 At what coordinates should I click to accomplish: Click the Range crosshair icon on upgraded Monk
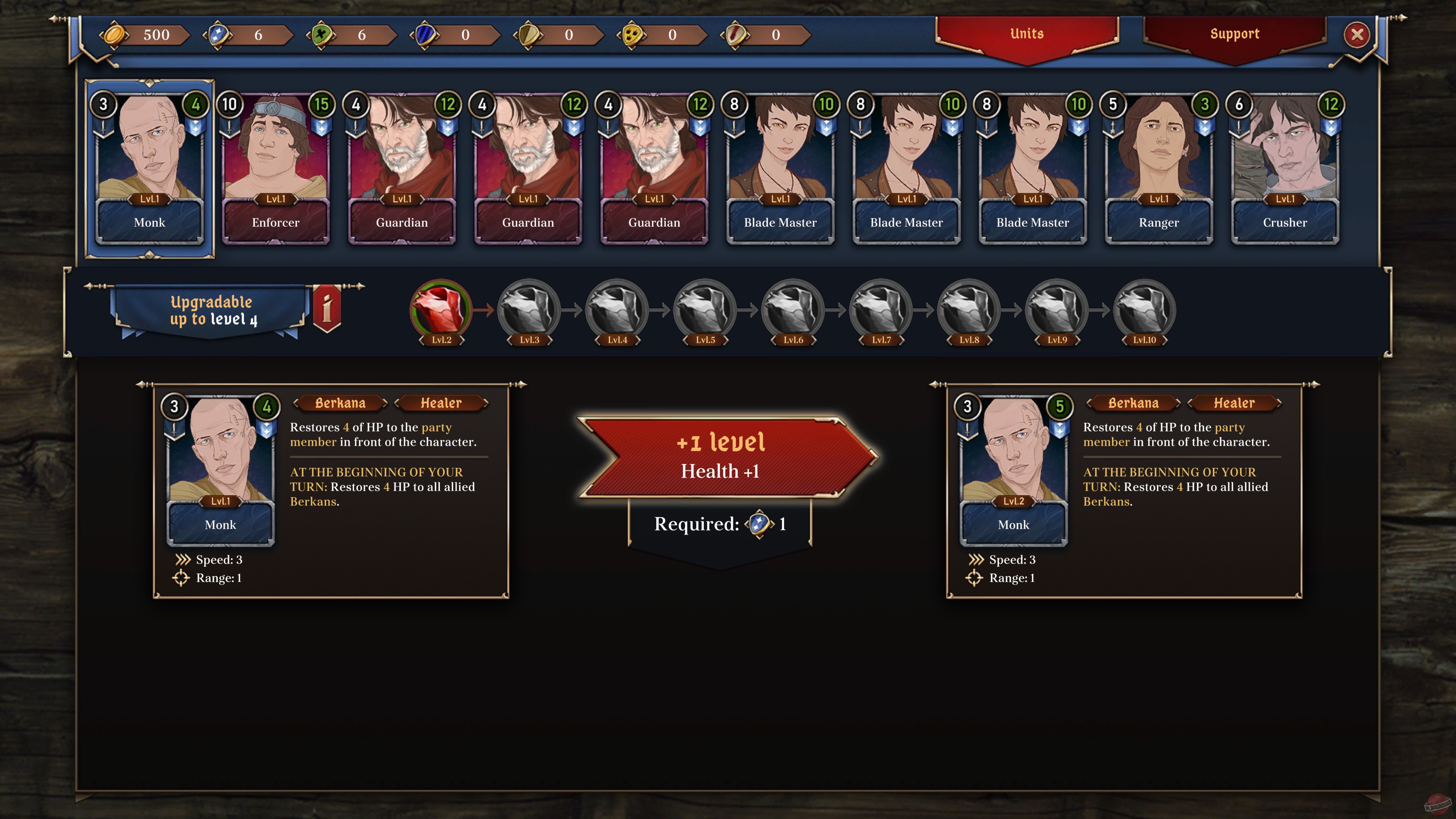point(975,577)
